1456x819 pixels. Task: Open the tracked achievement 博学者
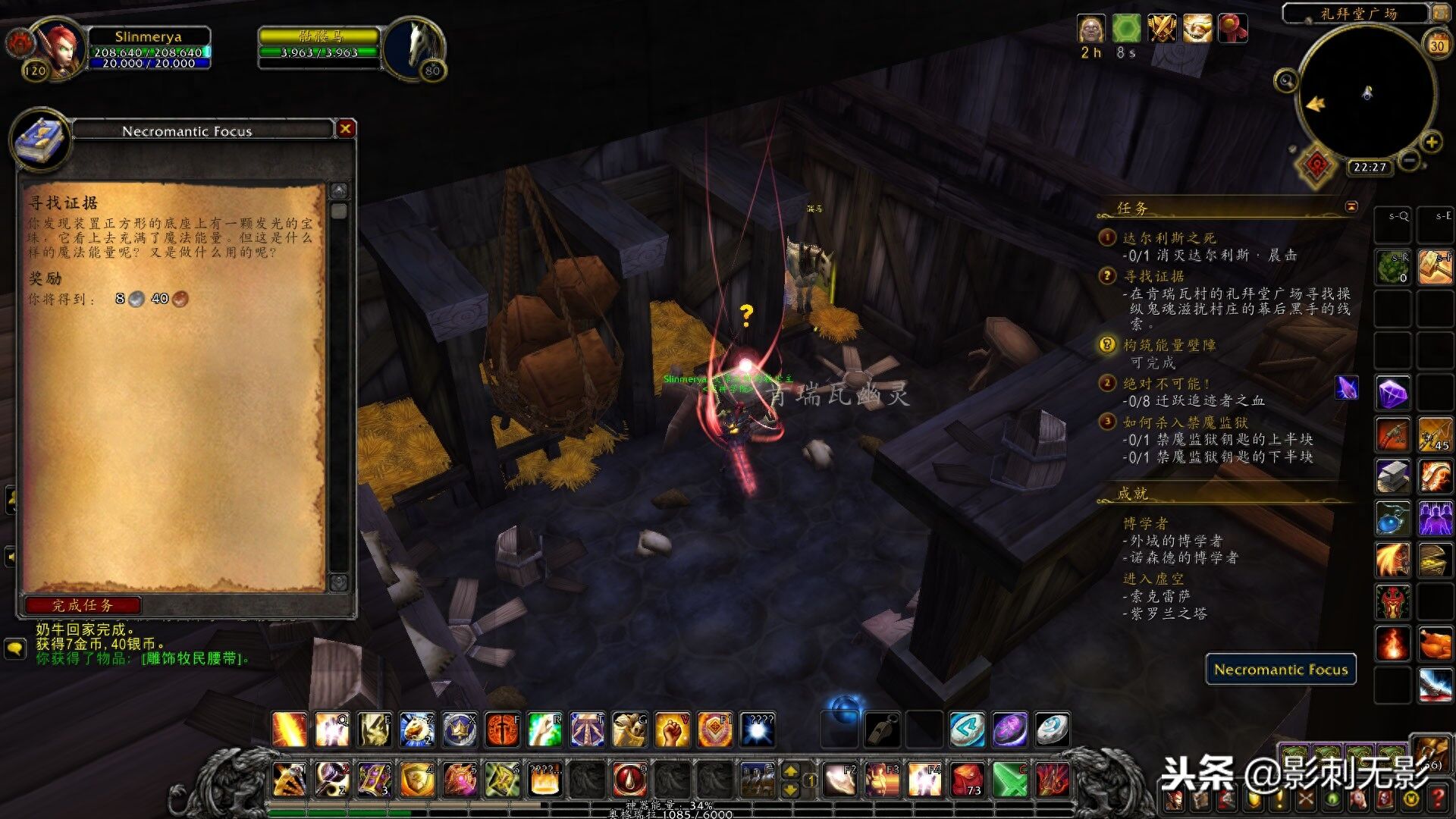coord(1145,523)
